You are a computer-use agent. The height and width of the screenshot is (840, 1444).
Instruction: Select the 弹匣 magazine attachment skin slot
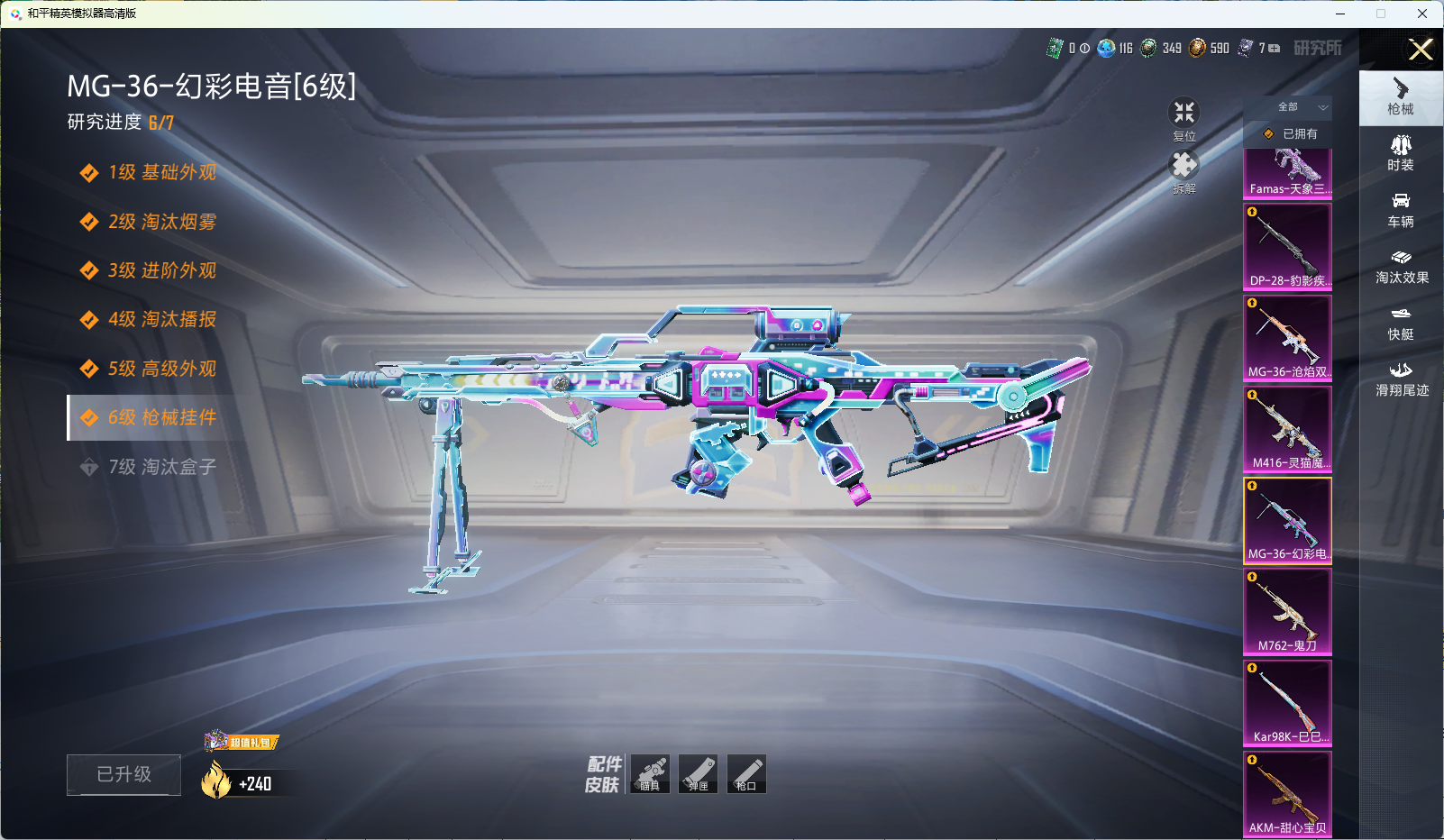699,774
